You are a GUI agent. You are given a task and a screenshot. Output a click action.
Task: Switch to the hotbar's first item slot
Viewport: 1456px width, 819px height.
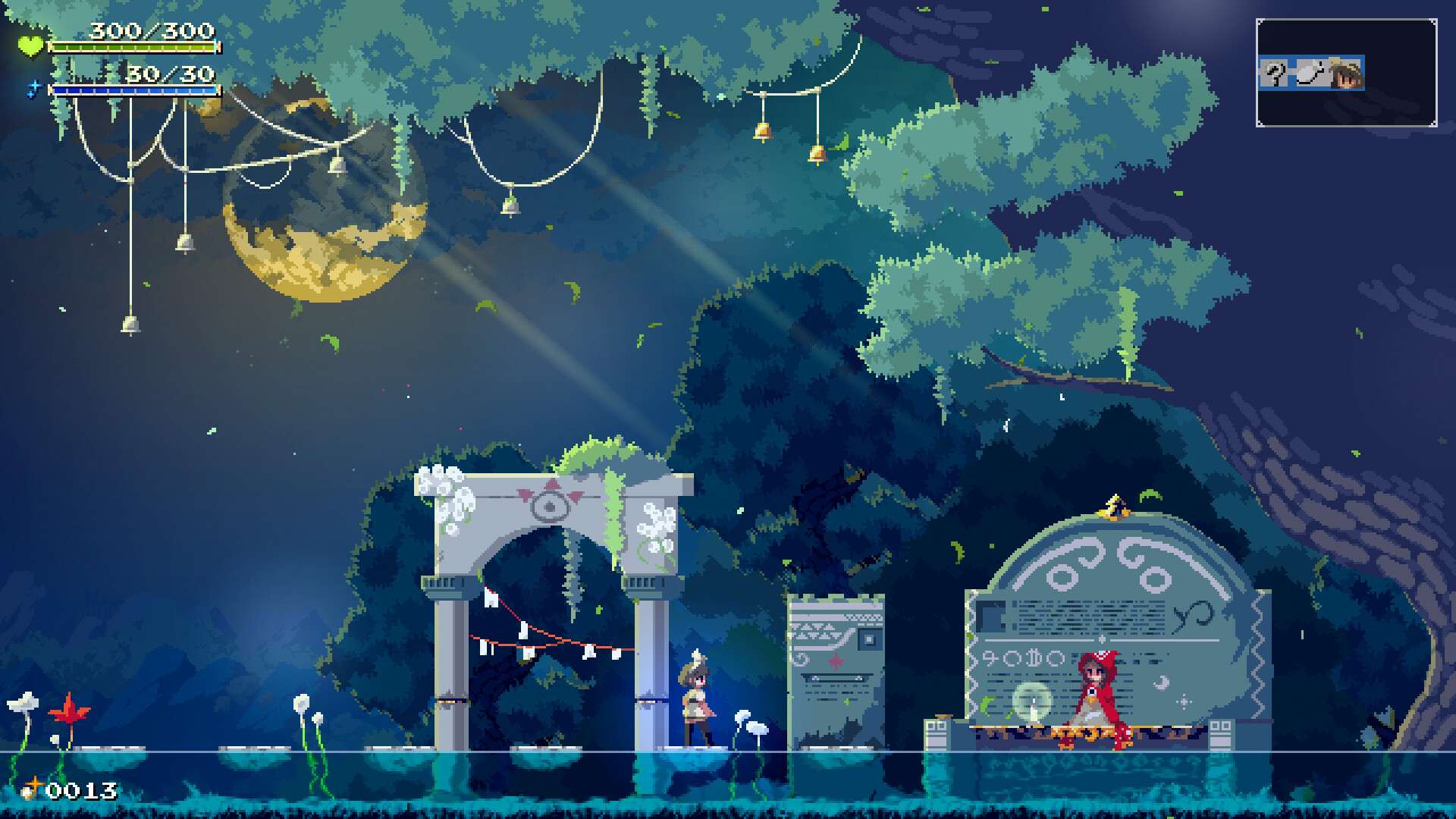[1275, 73]
